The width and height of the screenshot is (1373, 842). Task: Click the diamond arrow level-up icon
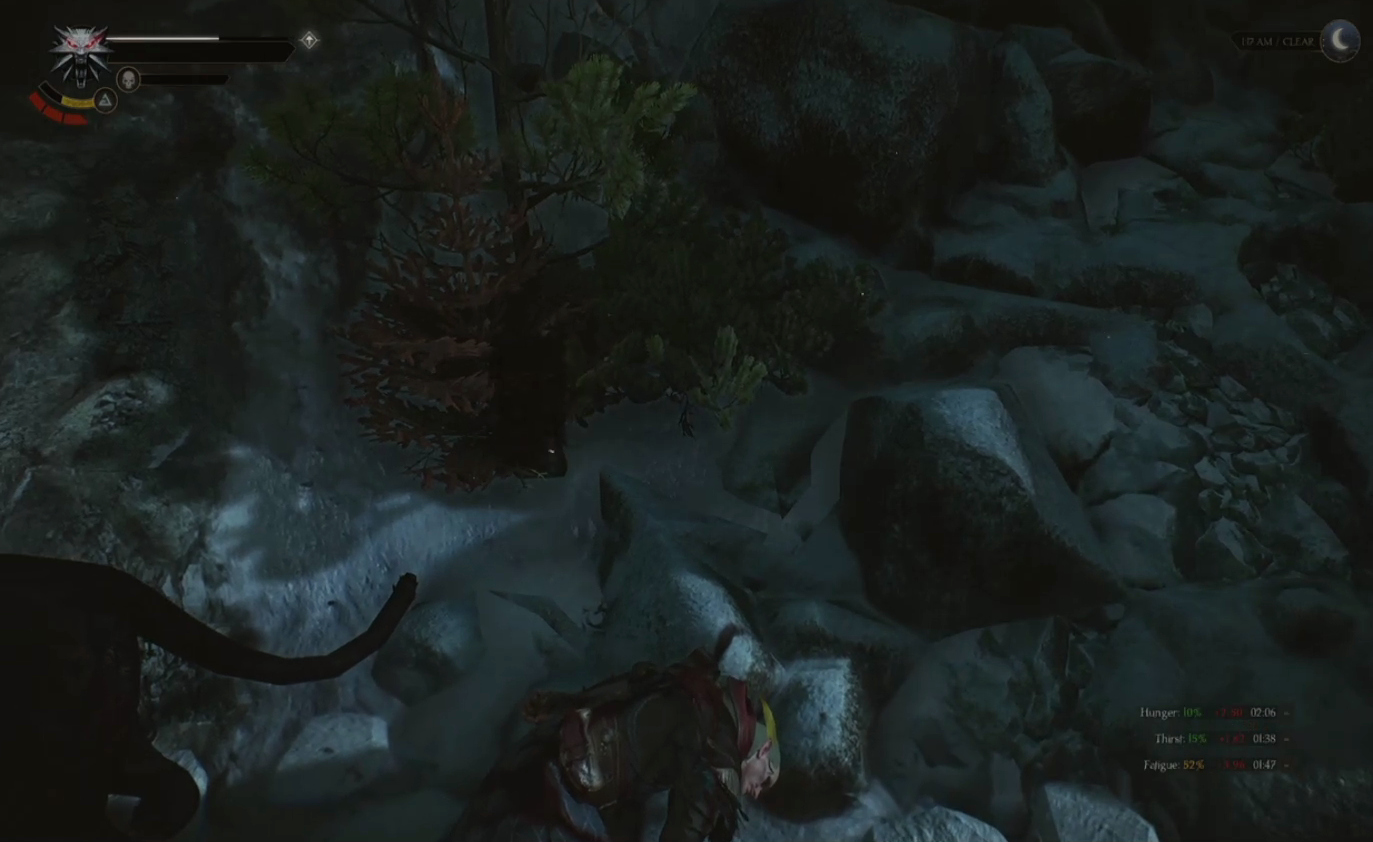310,40
